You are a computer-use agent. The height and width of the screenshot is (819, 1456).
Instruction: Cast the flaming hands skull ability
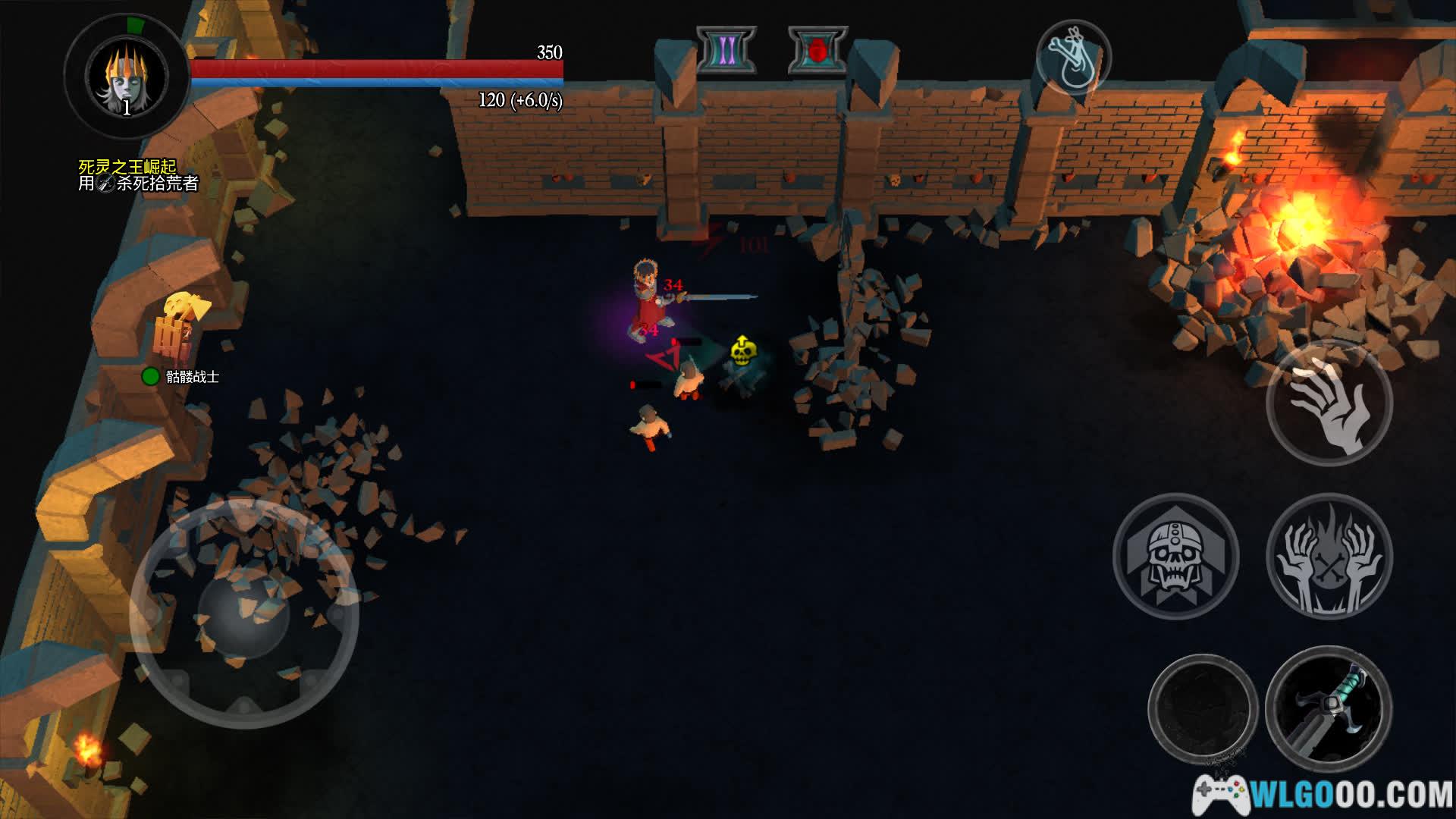(1329, 556)
